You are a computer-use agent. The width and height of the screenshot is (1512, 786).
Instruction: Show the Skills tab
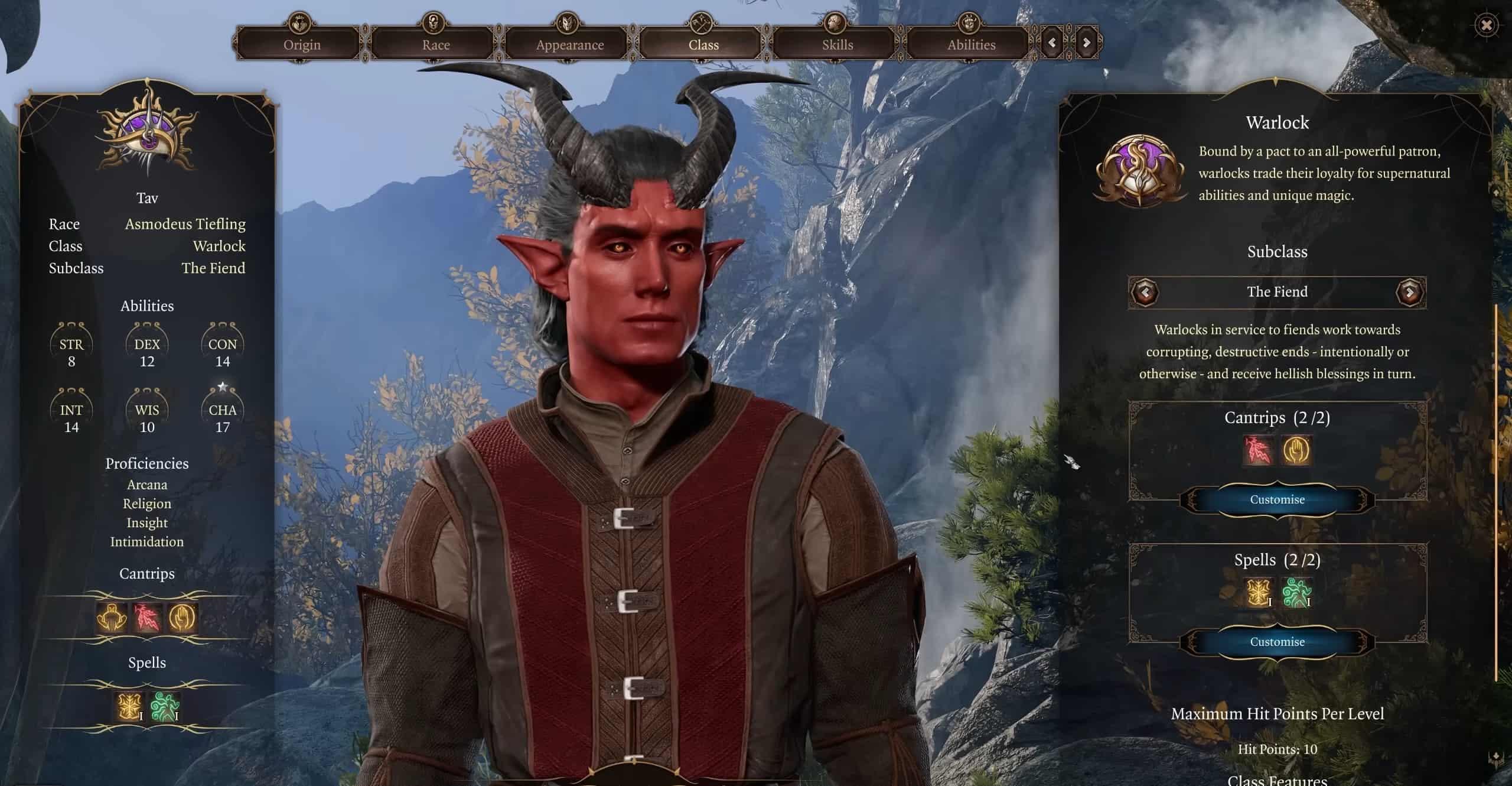coord(837,44)
